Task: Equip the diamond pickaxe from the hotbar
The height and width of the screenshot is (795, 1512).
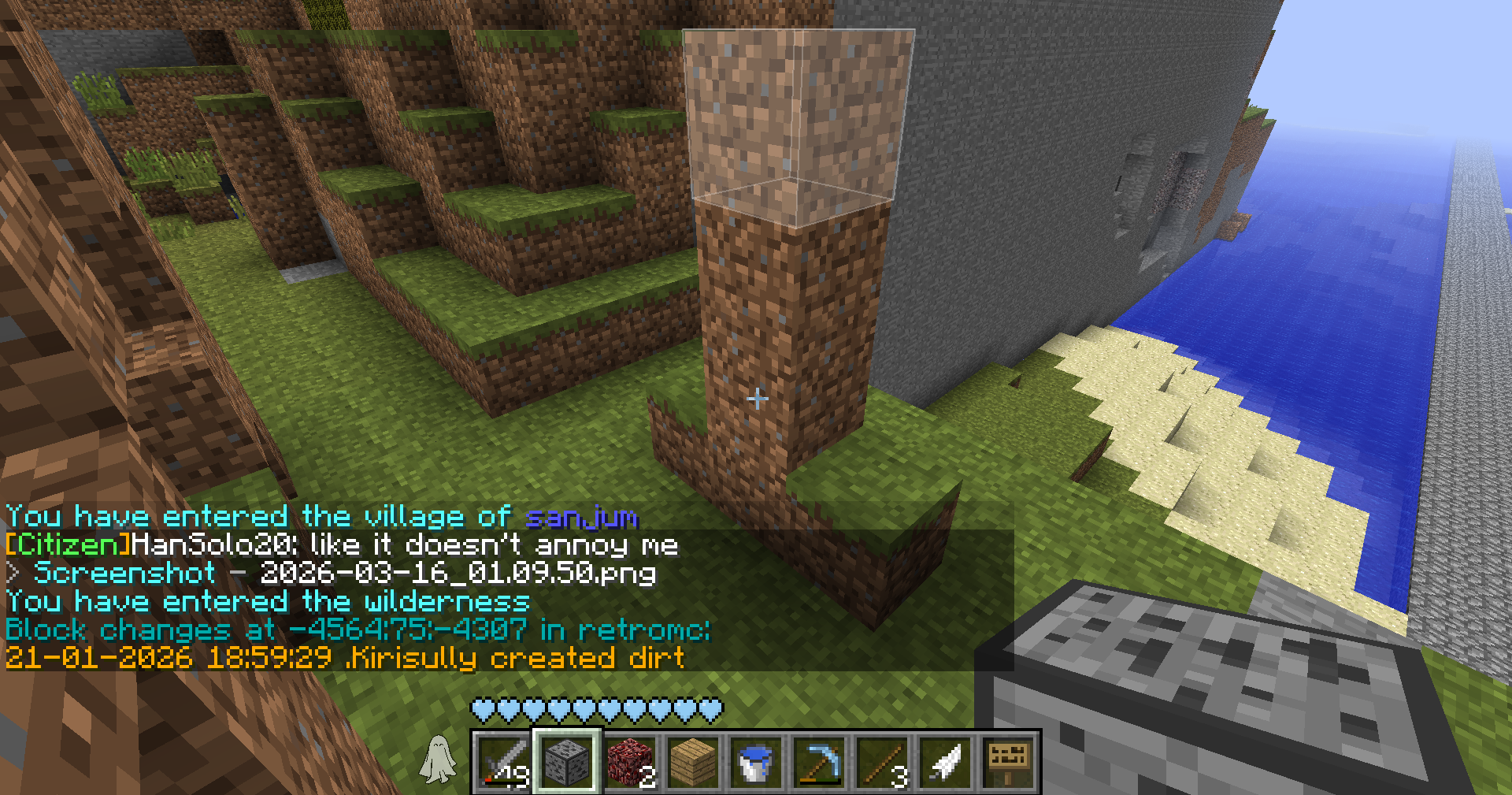Action: pos(819,762)
